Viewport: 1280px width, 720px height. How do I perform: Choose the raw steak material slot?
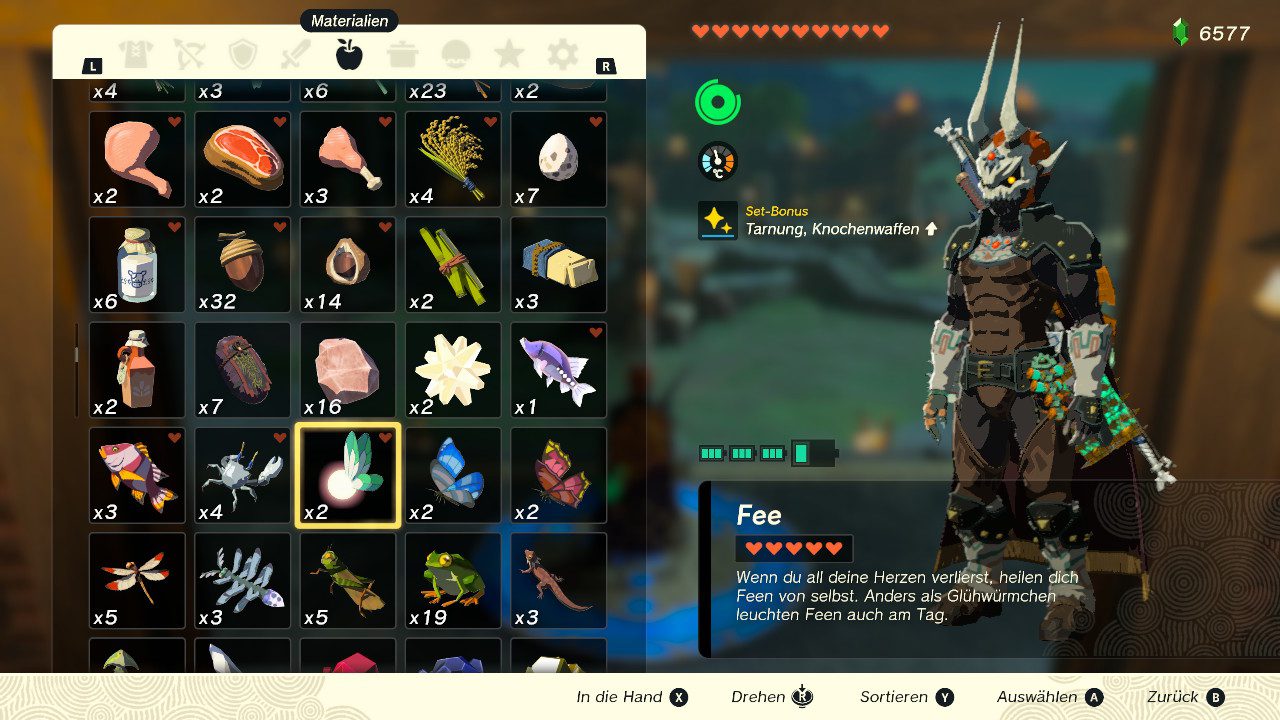coord(243,159)
